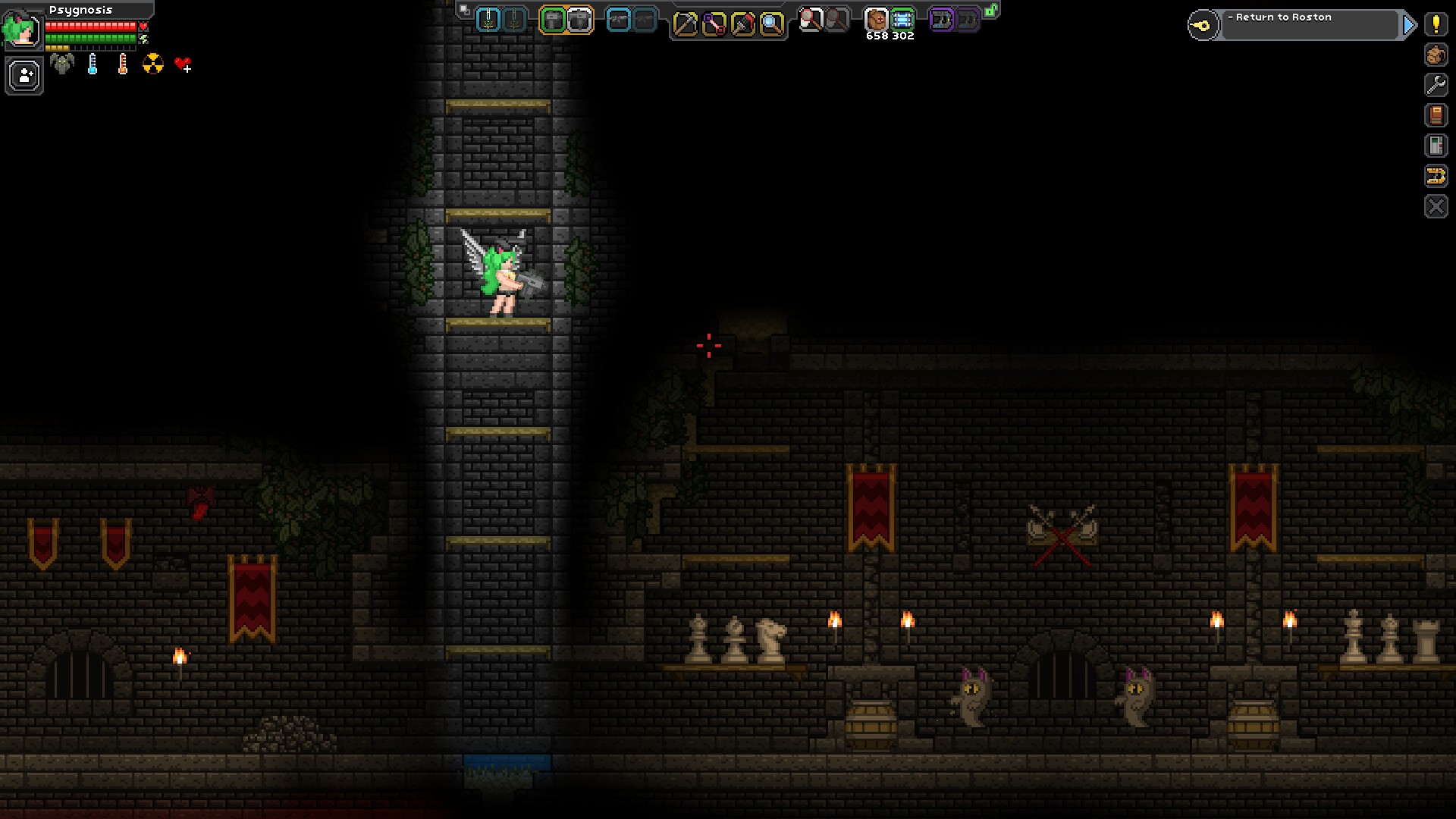Toggle the green hotbar lock
The width and height of the screenshot is (1456, 819).
click(991, 11)
